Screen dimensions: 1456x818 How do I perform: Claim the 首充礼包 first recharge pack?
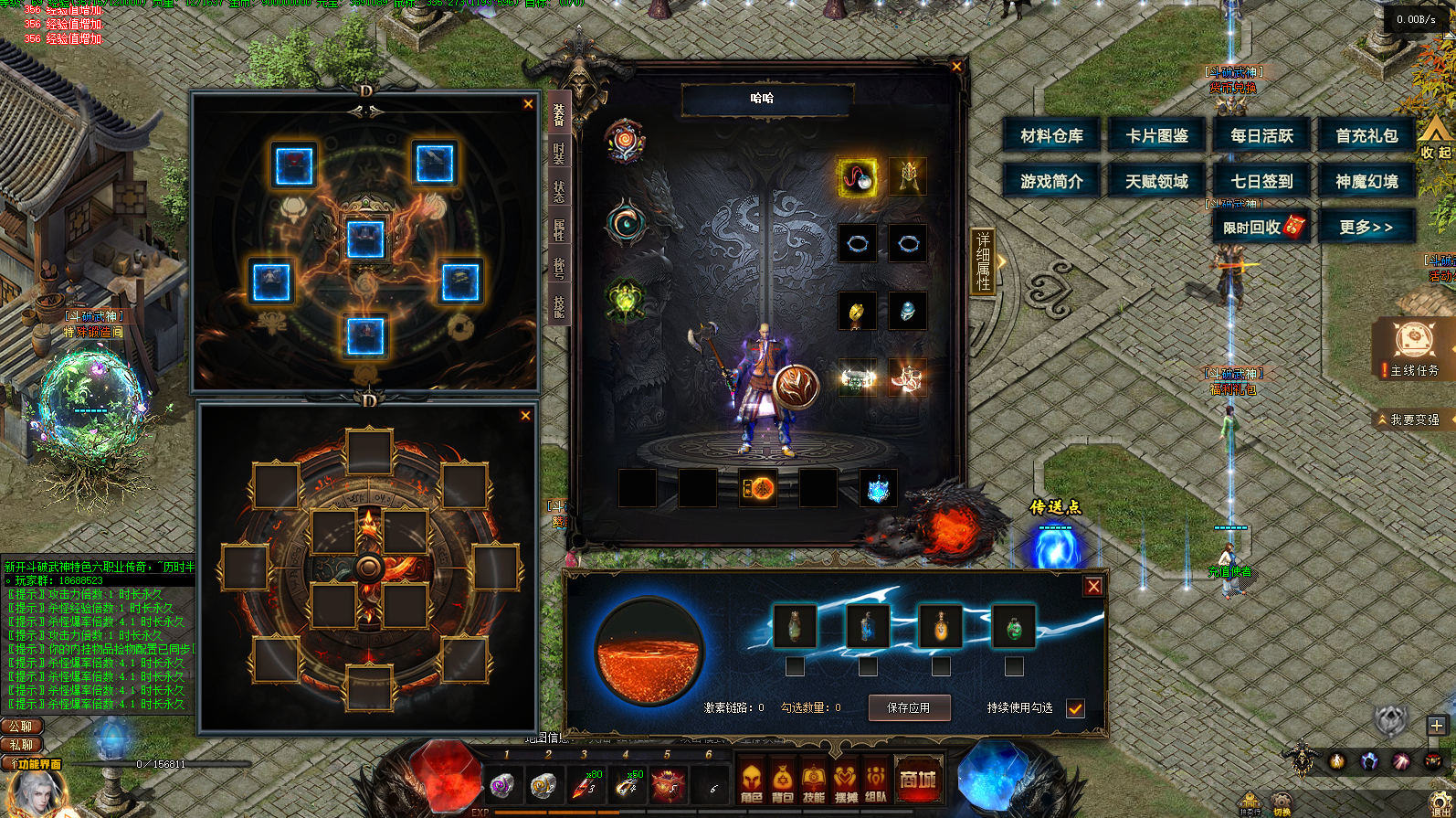[1366, 136]
